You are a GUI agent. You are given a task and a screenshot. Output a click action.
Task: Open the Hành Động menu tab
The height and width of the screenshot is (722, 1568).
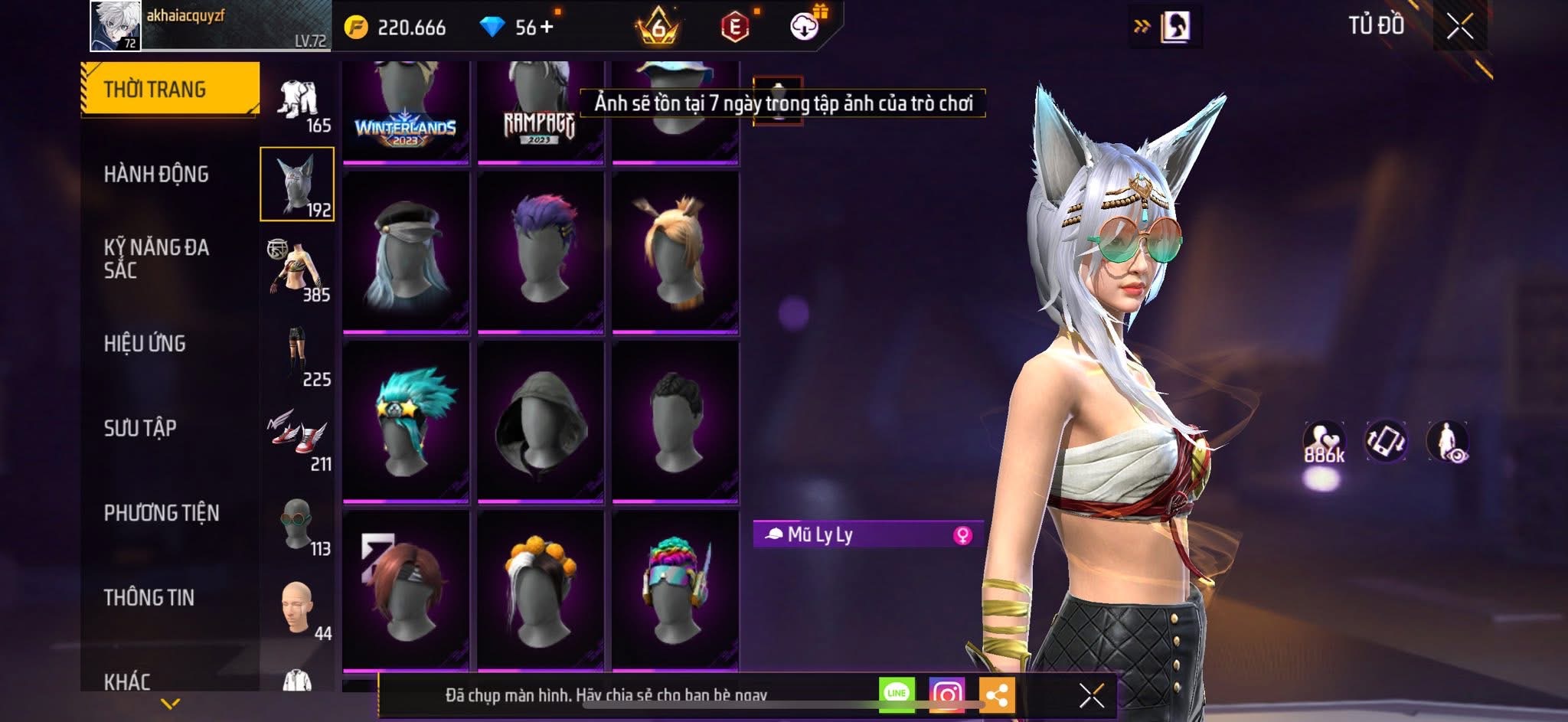click(156, 175)
